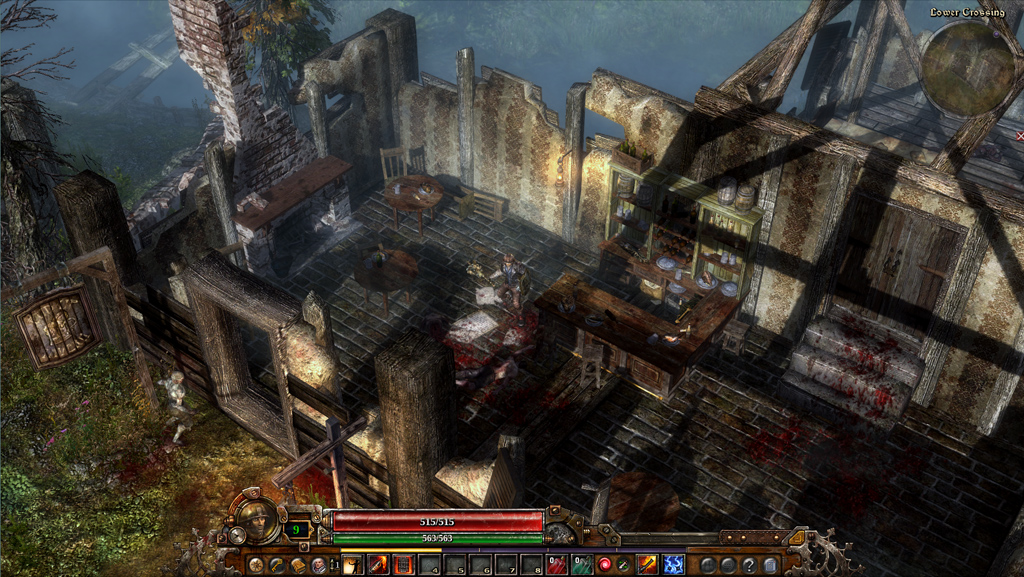Activate the fiery strike skill beside lightning
1024x577 pixels.
[648, 565]
